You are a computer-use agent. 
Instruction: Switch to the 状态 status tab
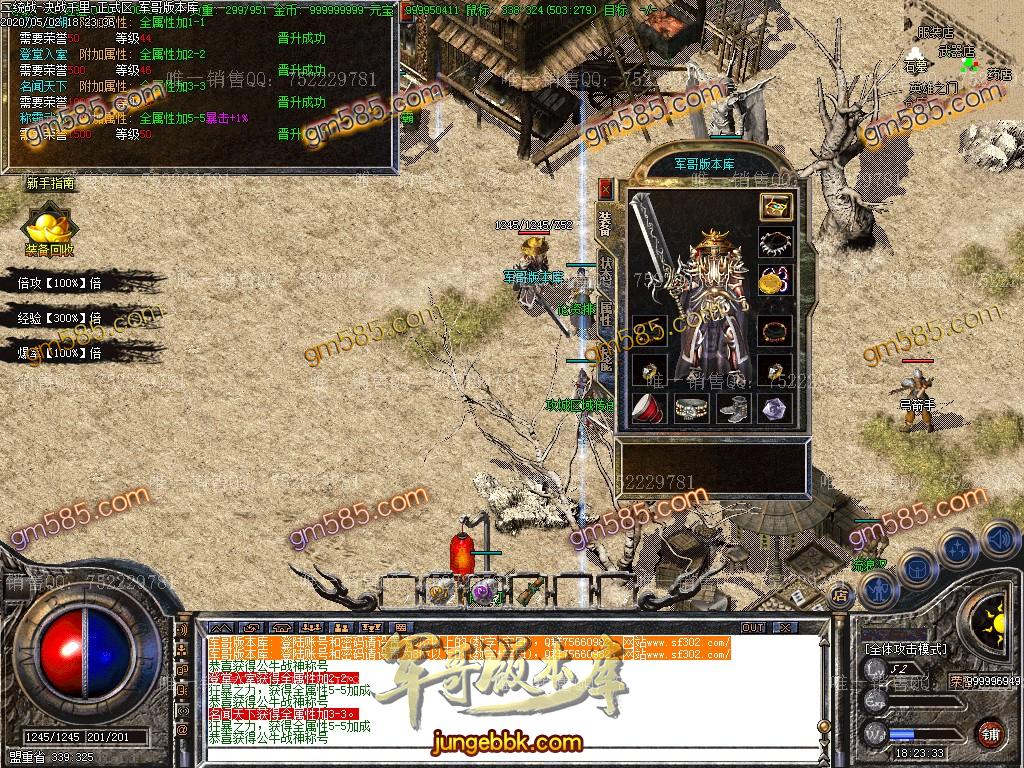pos(606,271)
